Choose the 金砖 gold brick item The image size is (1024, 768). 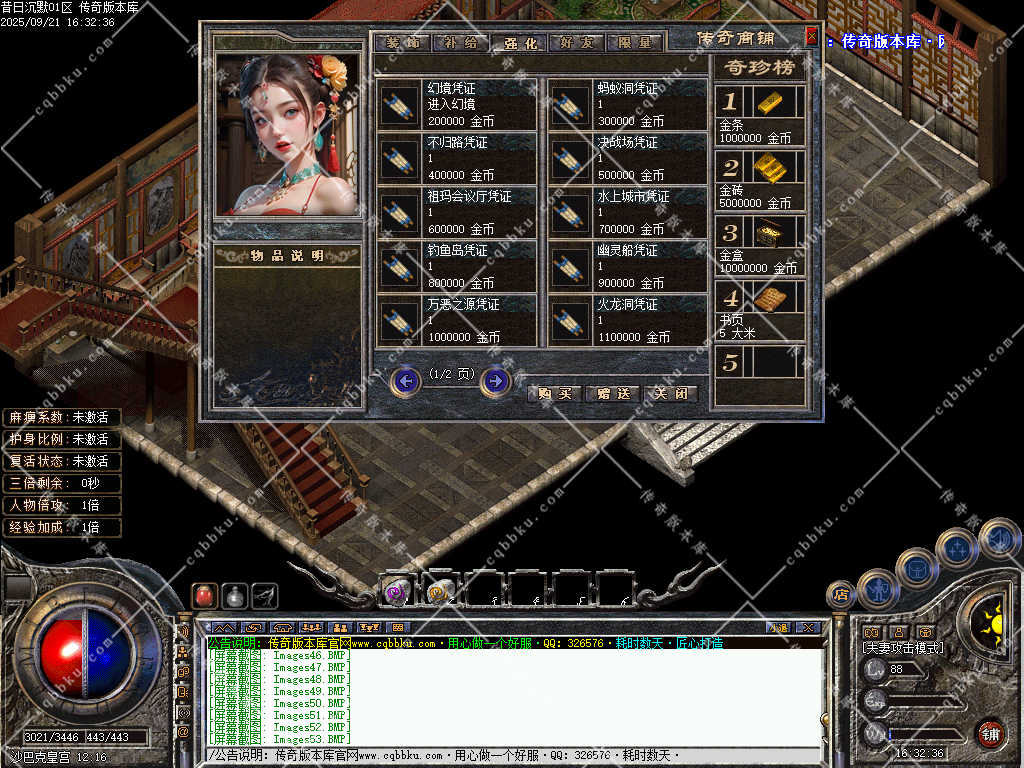coord(770,167)
